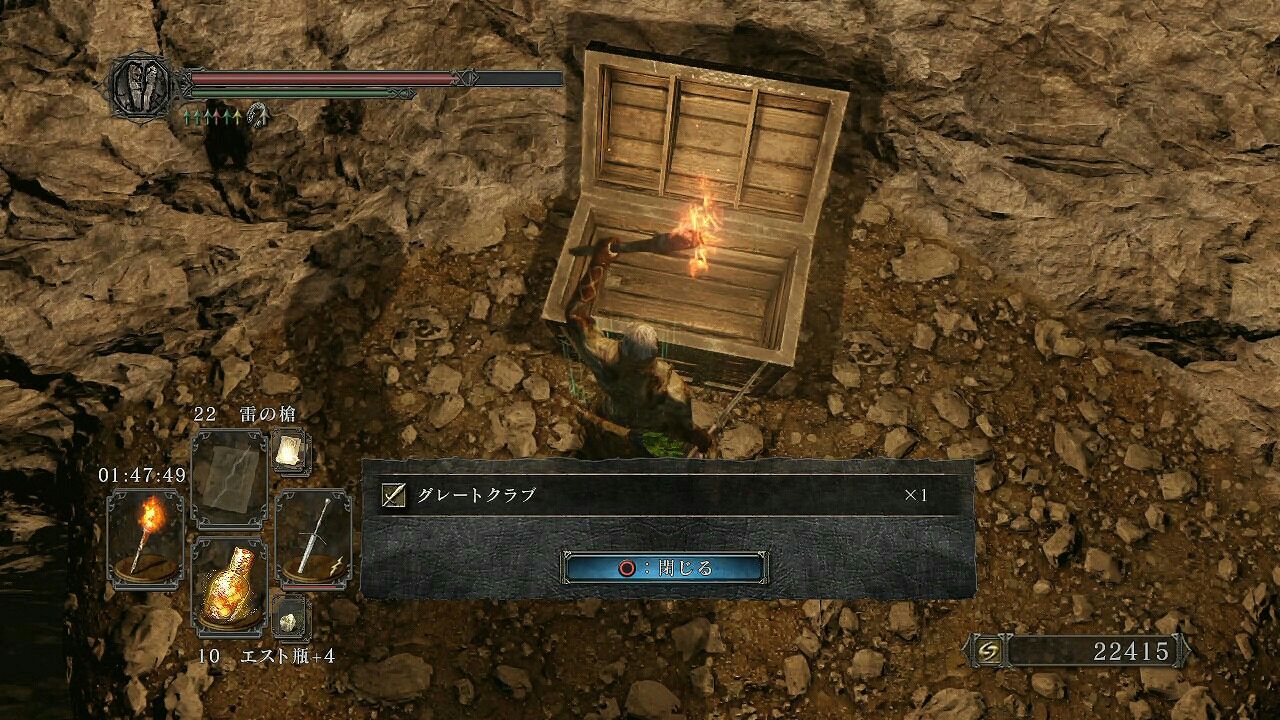Select the torch in the left-hand slot
The height and width of the screenshot is (720, 1280).
148,538
